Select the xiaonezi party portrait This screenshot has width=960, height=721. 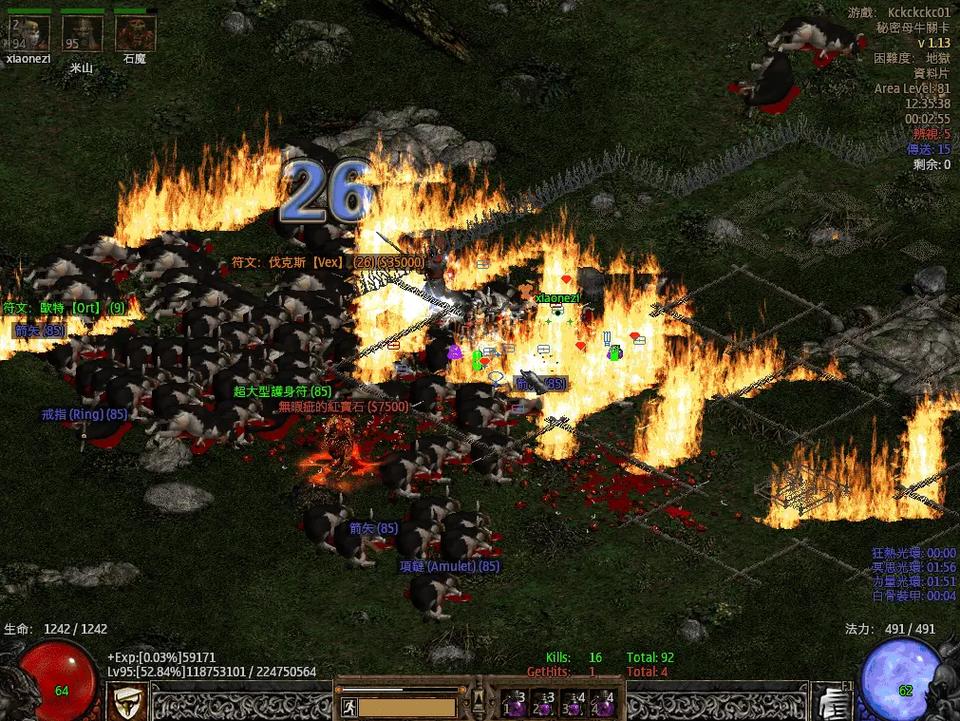tap(31, 34)
